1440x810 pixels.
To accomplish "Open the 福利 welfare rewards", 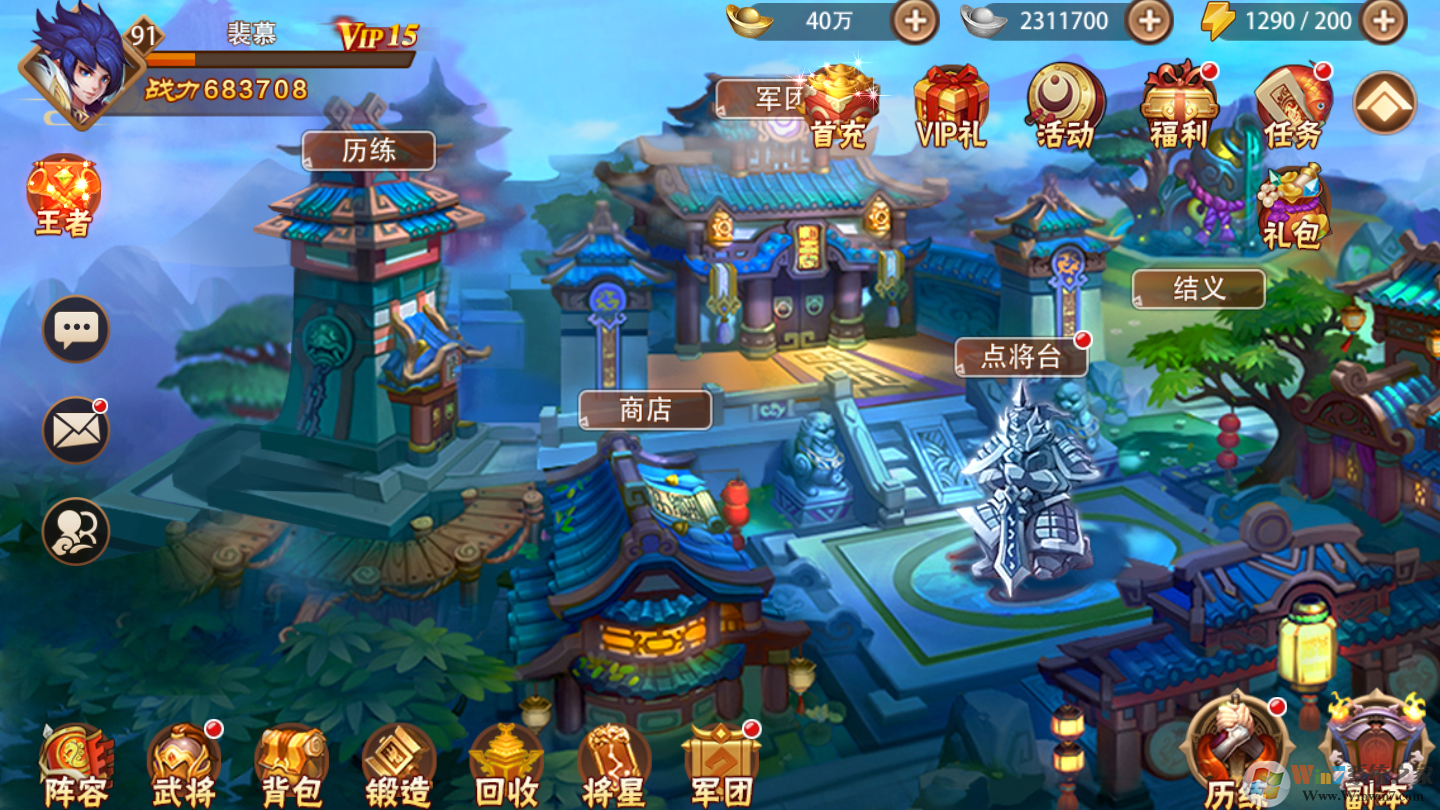I will [1179, 107].
